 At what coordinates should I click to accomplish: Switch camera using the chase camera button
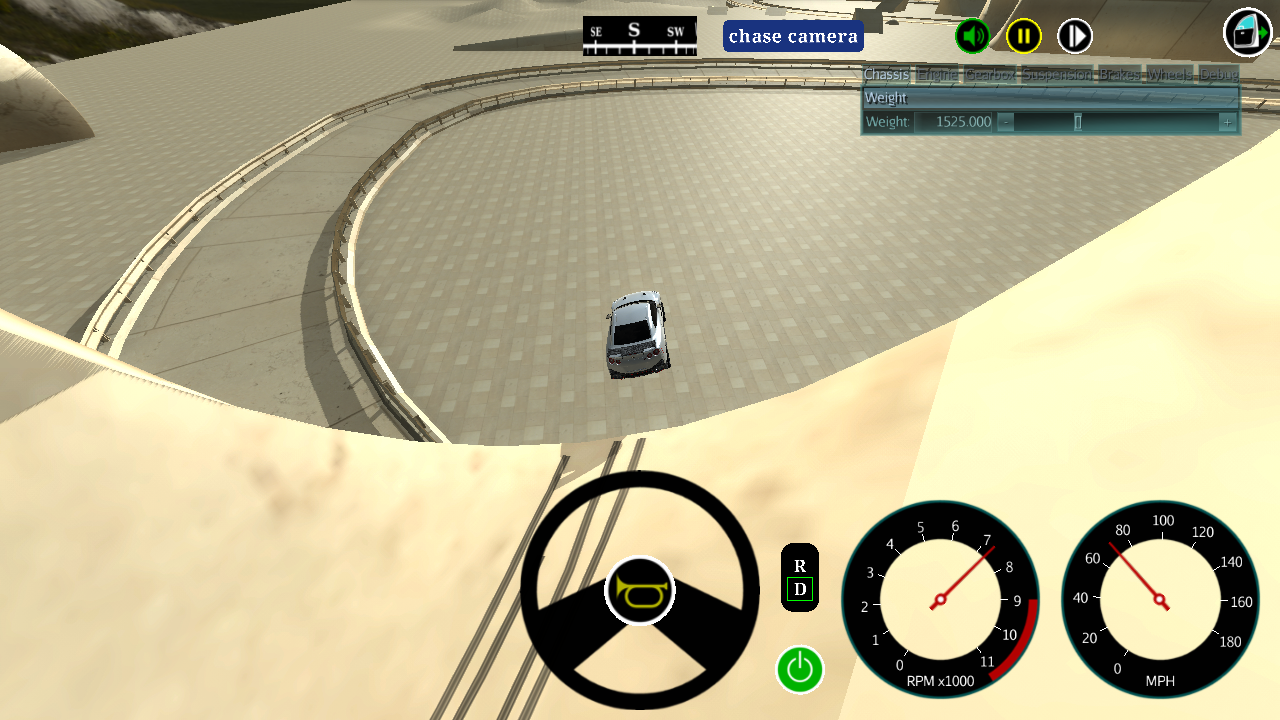pyautogui.click(x=793, y=37)
